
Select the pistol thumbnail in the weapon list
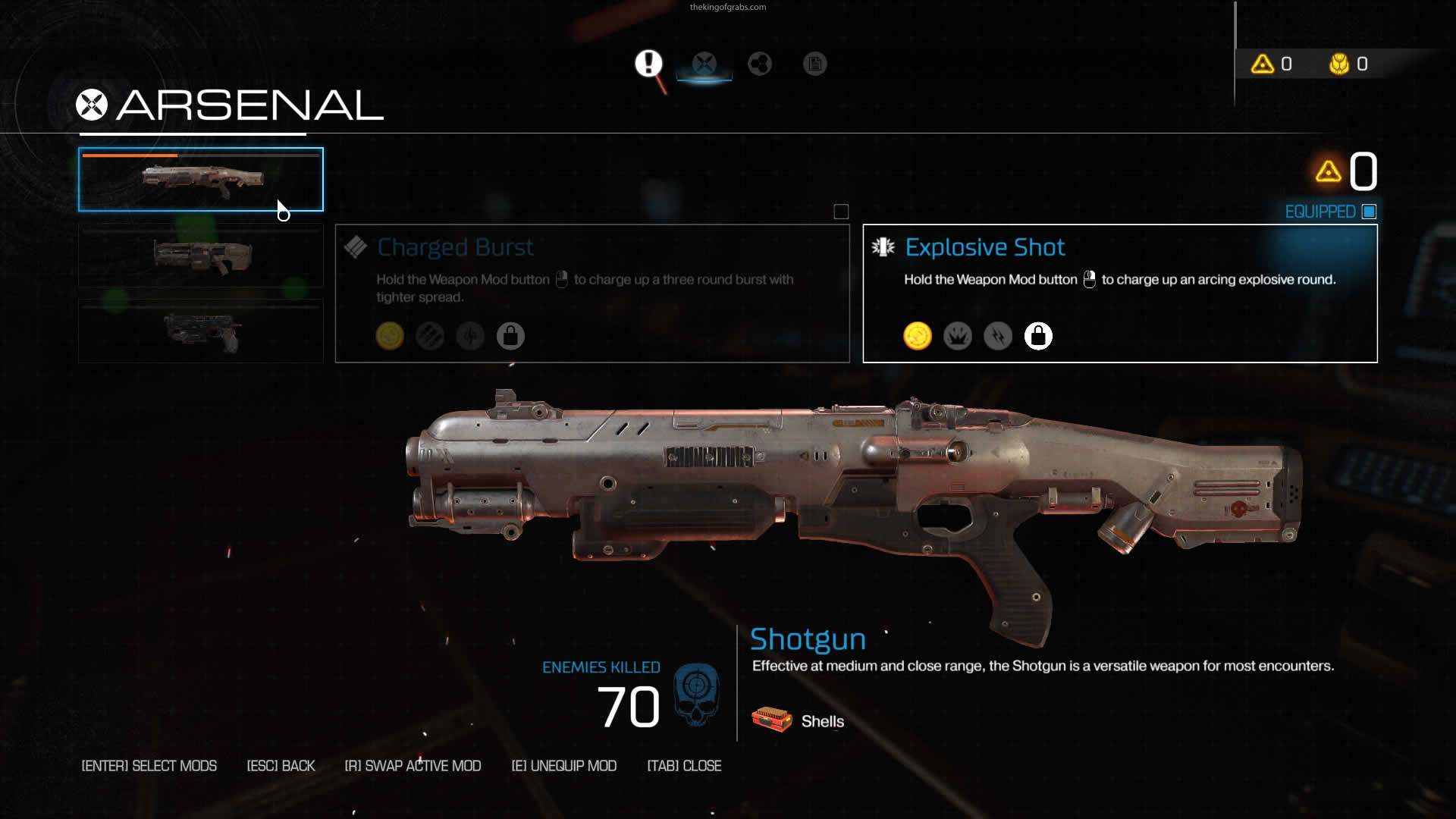[201, 331]
